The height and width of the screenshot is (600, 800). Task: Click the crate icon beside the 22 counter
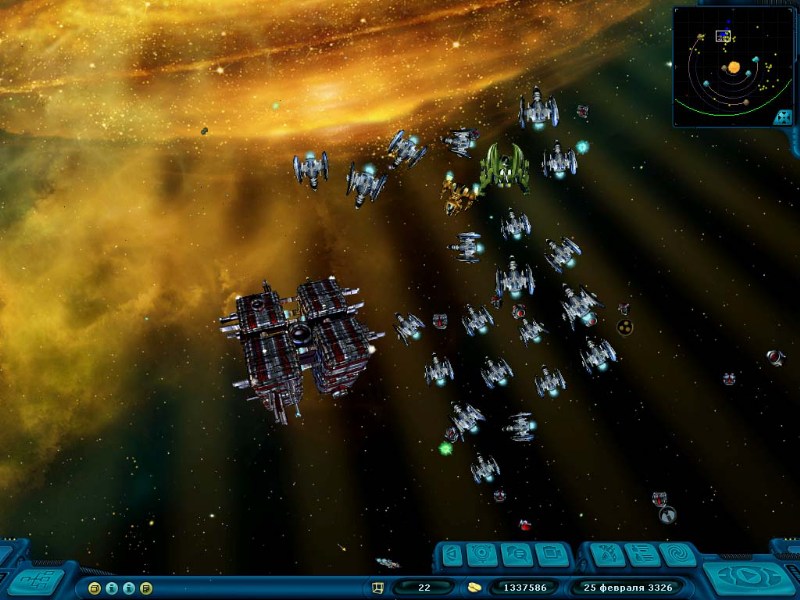tap(378, 587)
